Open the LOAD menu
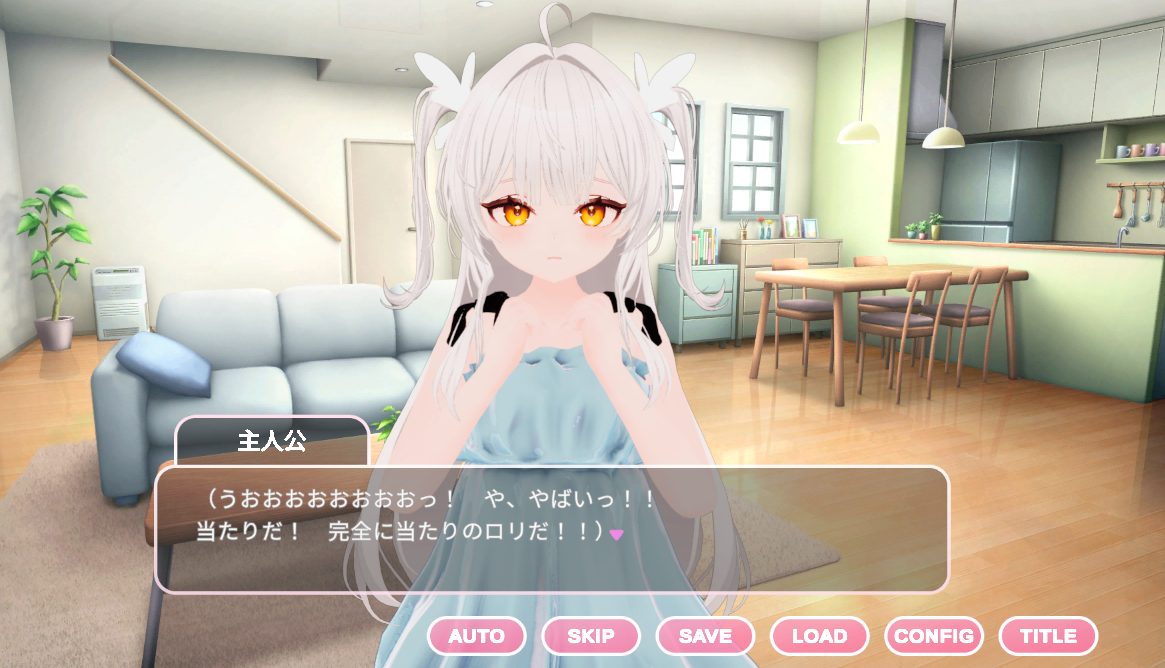The image size is (1165, 668). tap(819, 636)
